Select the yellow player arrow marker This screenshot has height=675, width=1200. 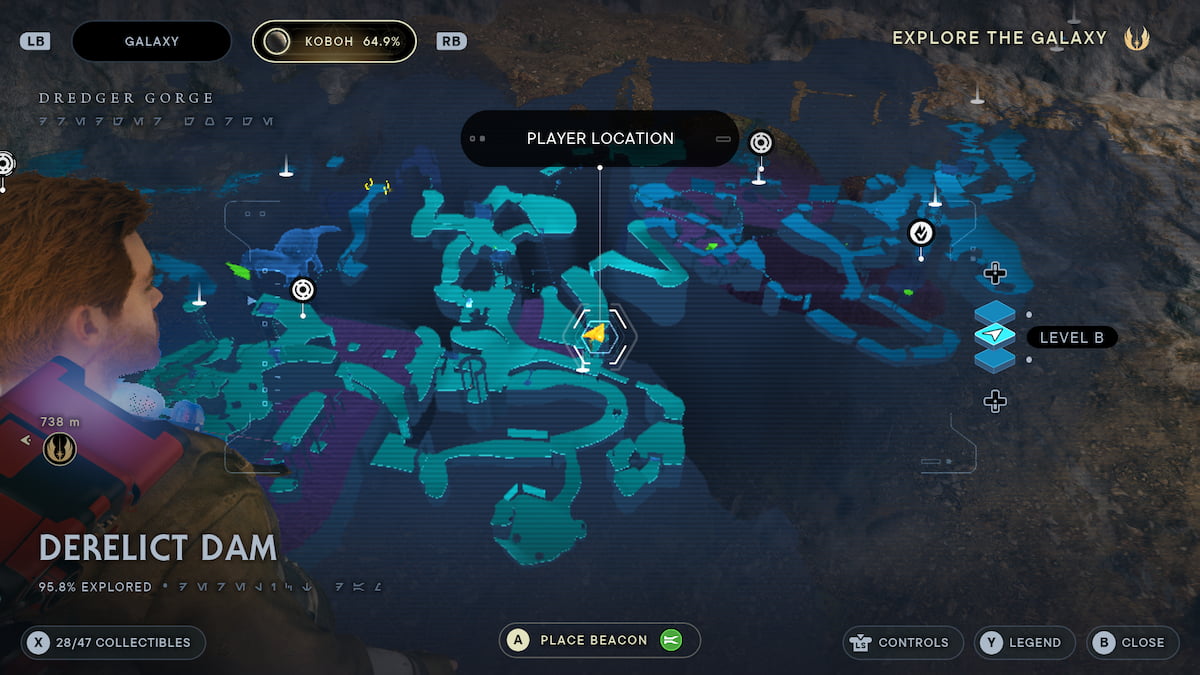tap(596, 334)
